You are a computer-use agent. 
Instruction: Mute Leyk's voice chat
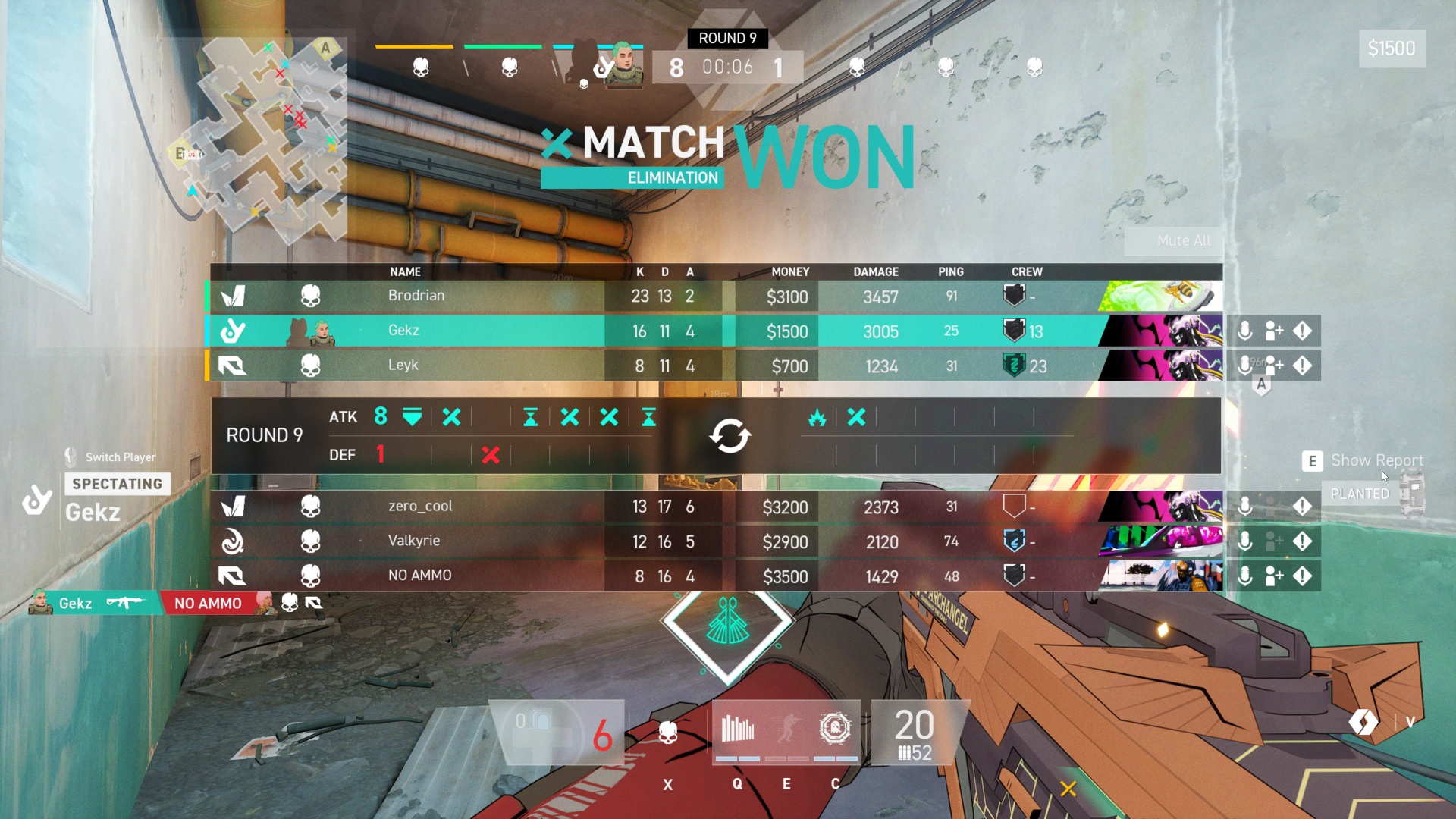[x=1244, y=366]
